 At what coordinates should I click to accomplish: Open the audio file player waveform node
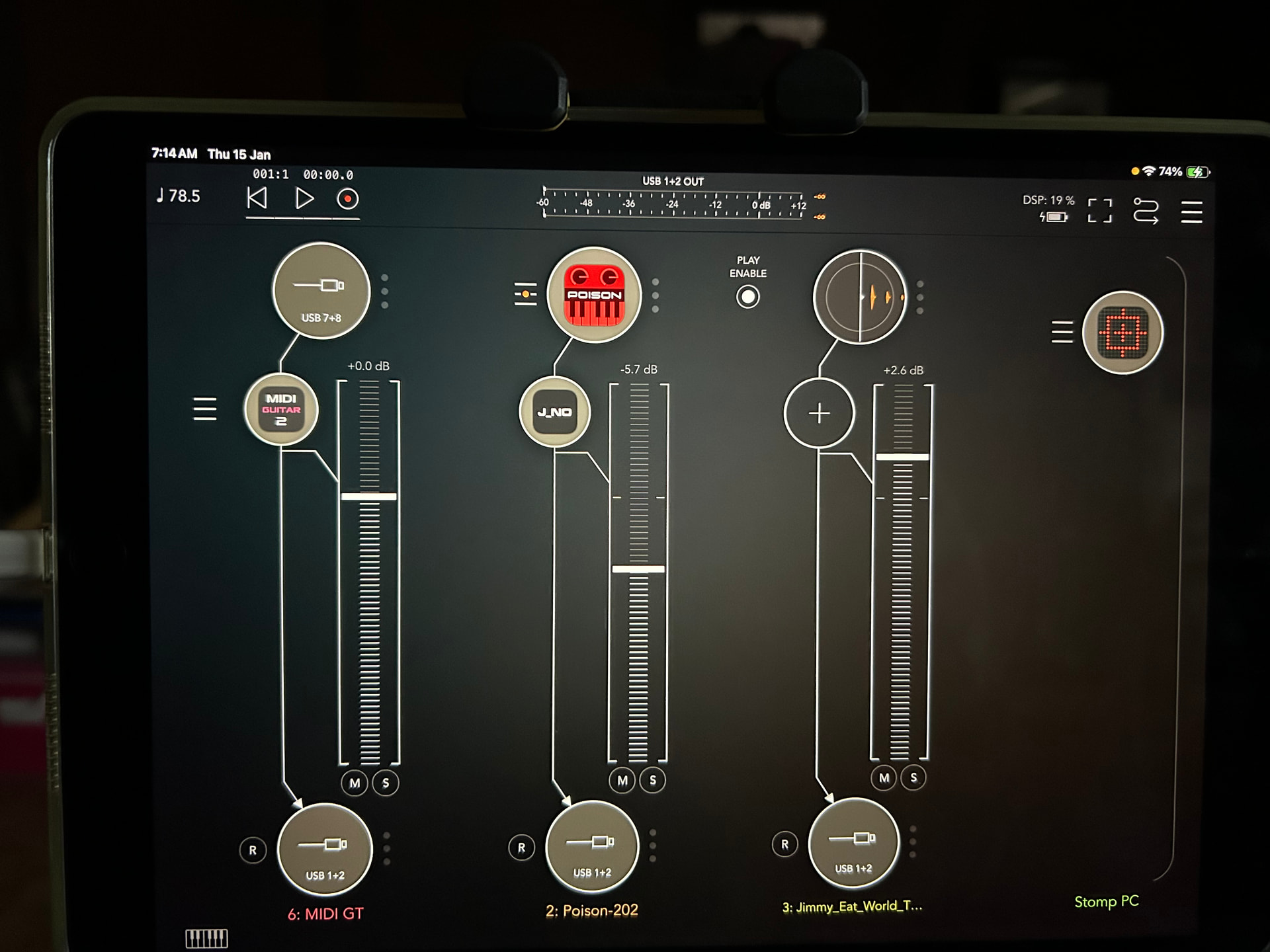(859, 297)
